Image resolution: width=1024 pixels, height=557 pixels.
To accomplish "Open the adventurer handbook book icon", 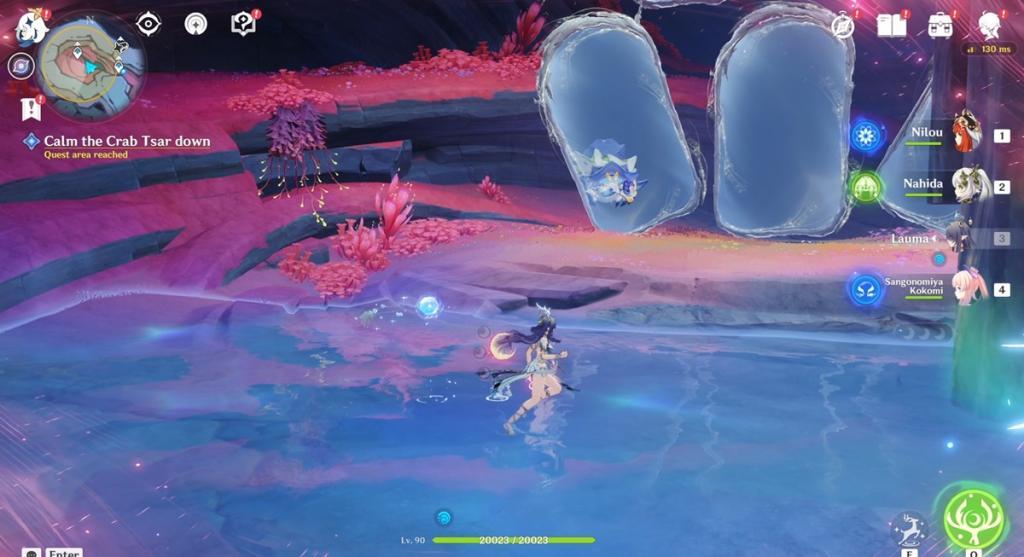I will (x=891, y=25).
